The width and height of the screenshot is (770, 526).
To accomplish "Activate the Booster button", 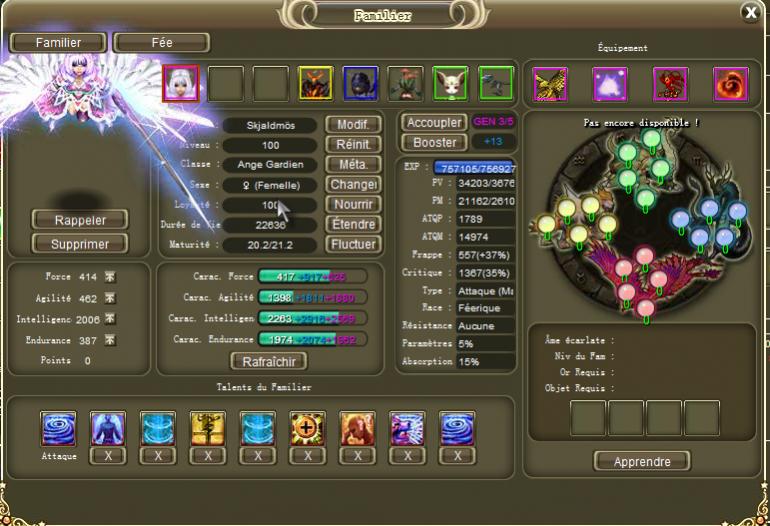I will coord(434,143).
